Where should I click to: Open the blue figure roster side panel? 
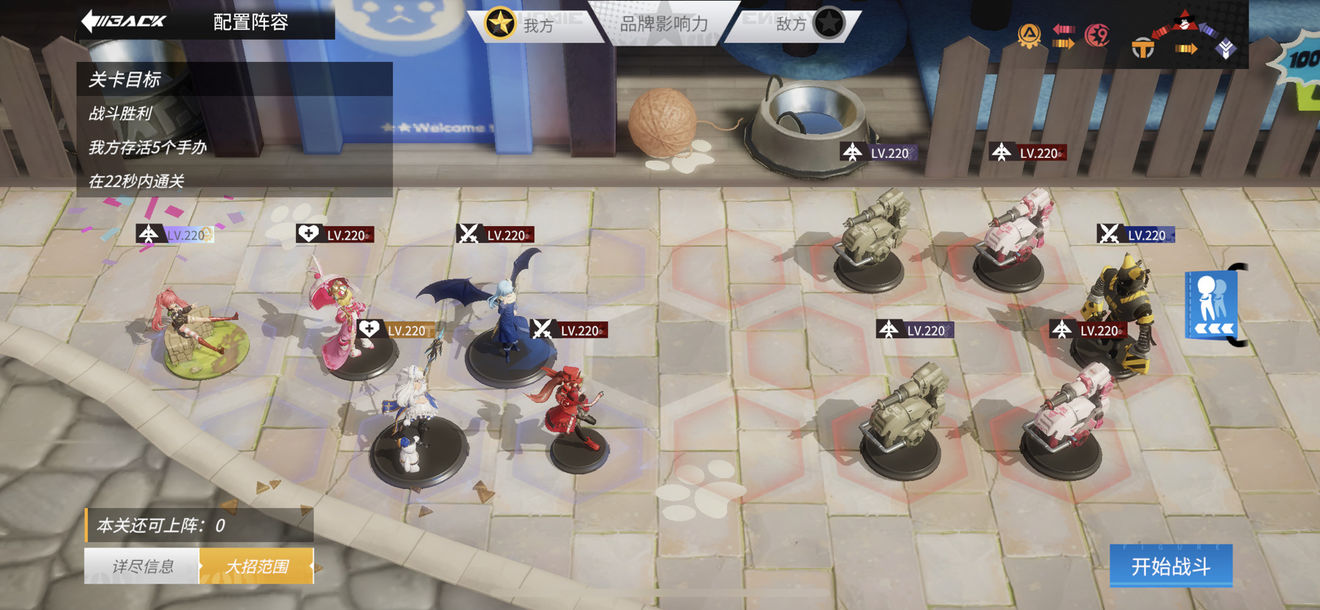click(1212, 304)
